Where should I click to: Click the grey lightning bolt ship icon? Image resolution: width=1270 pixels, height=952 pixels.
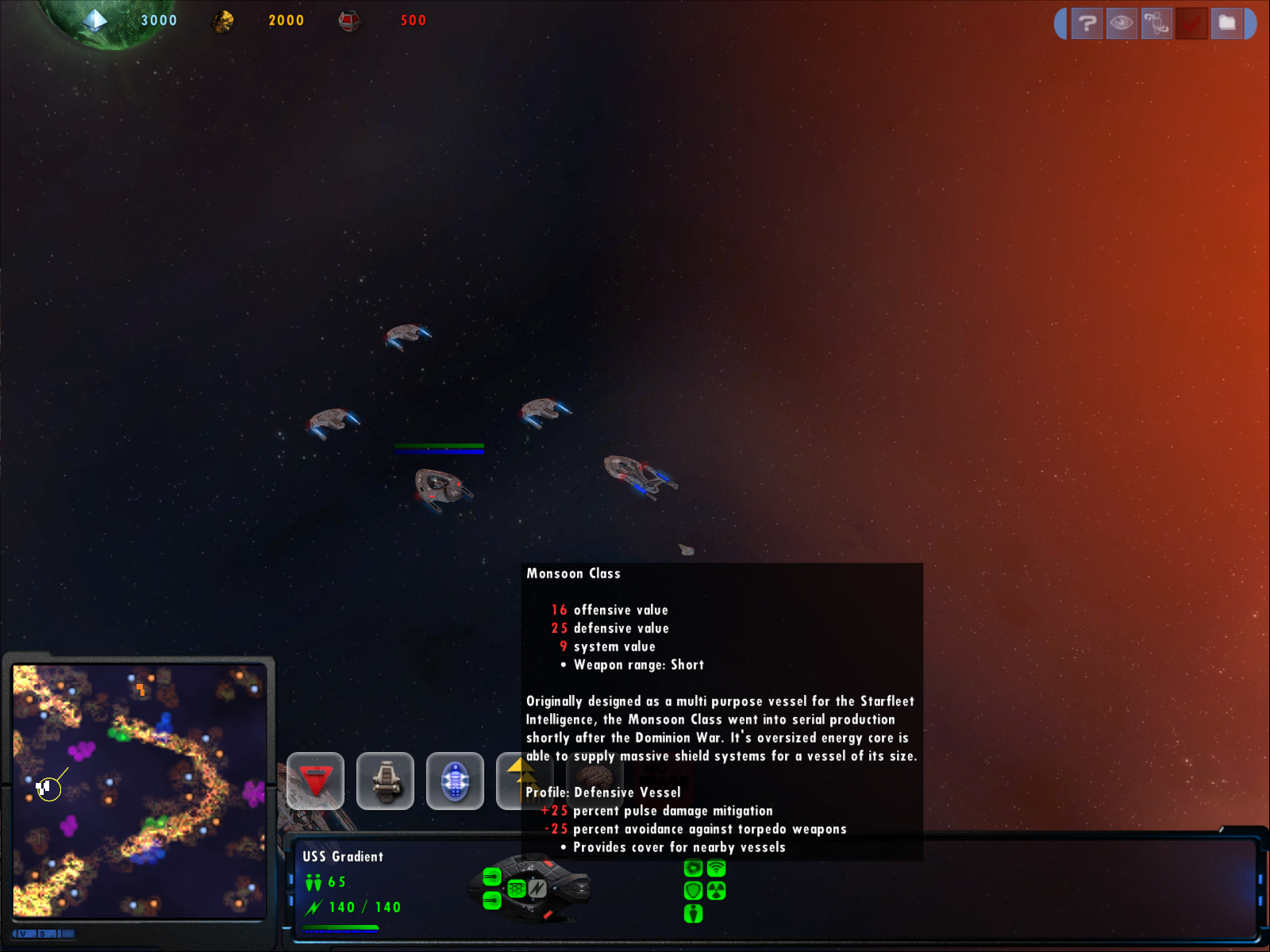(x=537, y=889)
